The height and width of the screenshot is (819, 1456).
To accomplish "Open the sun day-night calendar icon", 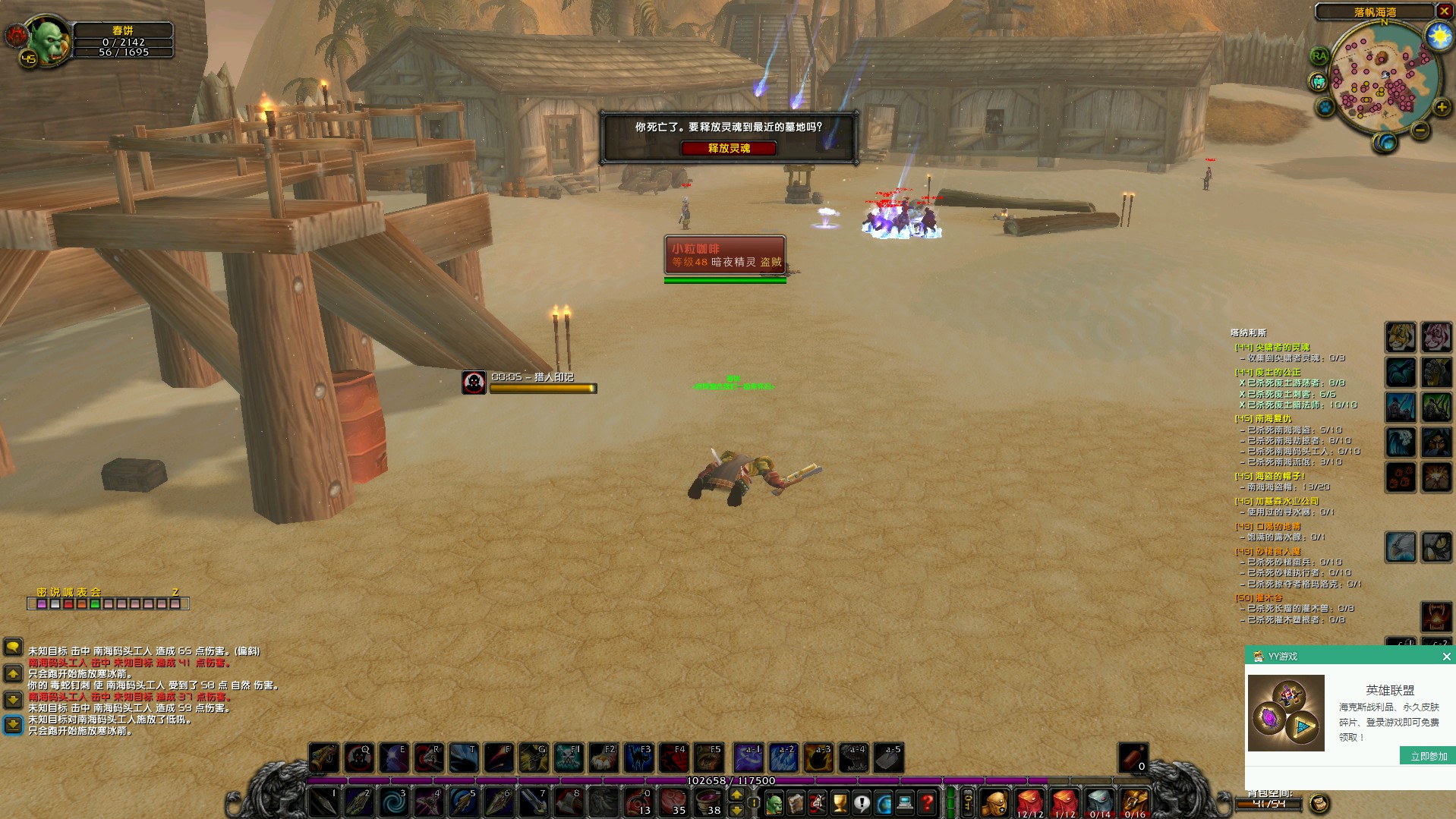I will click(1438, 36).
